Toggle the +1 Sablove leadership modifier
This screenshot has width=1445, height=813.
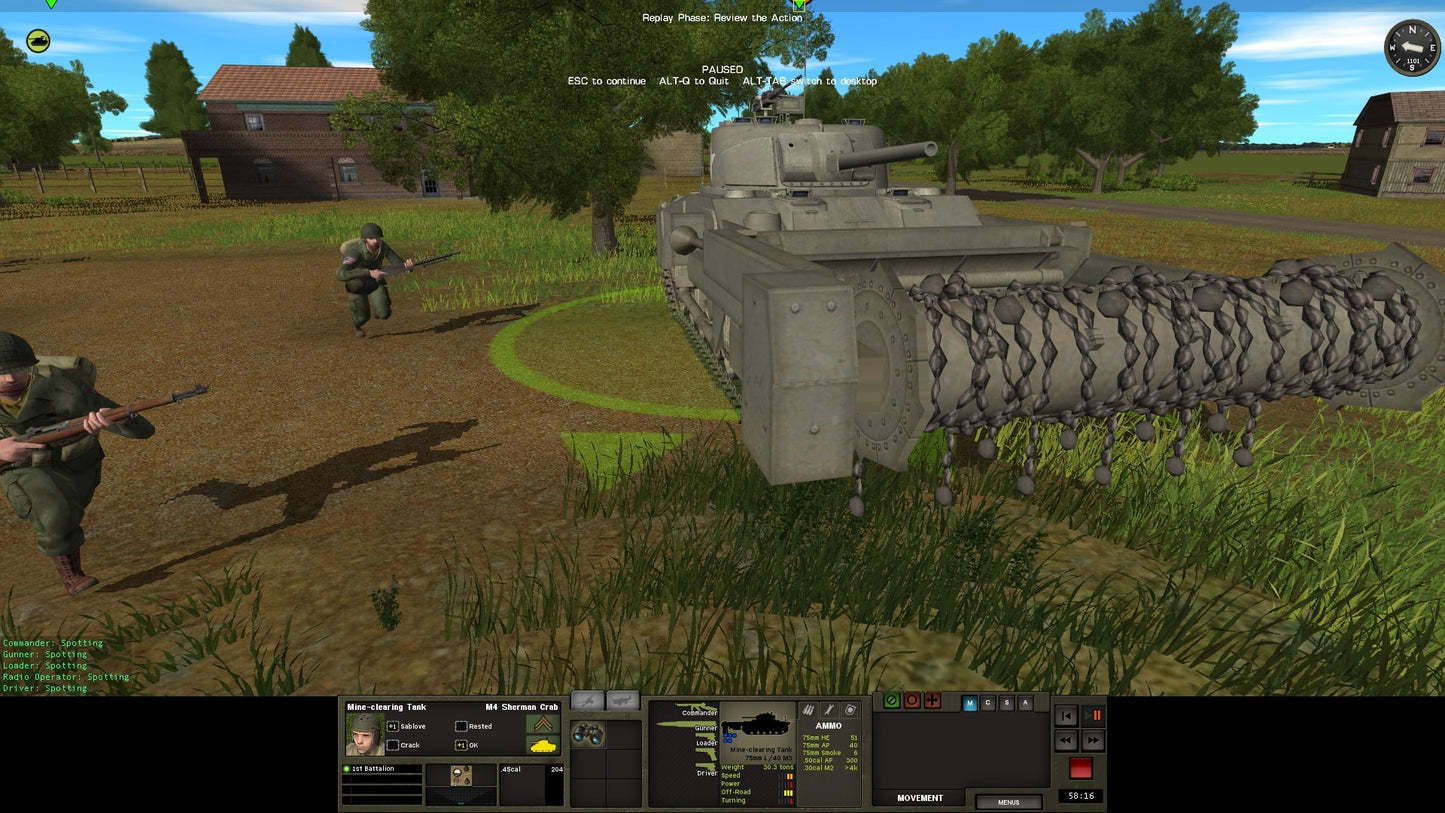[392, 727]
